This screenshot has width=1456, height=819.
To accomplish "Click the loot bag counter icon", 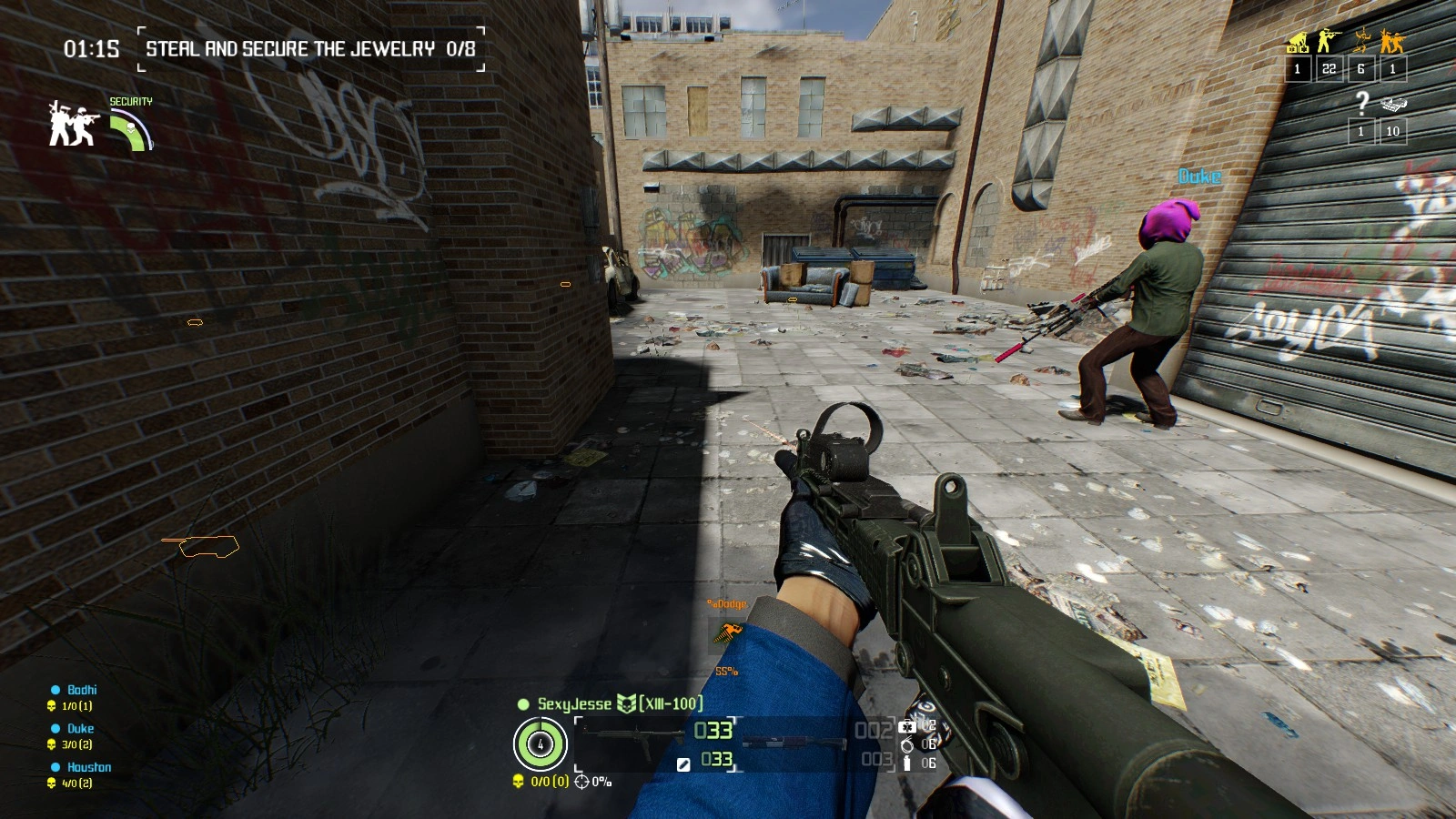I will pyautogui.click(x=1392, y=105).
